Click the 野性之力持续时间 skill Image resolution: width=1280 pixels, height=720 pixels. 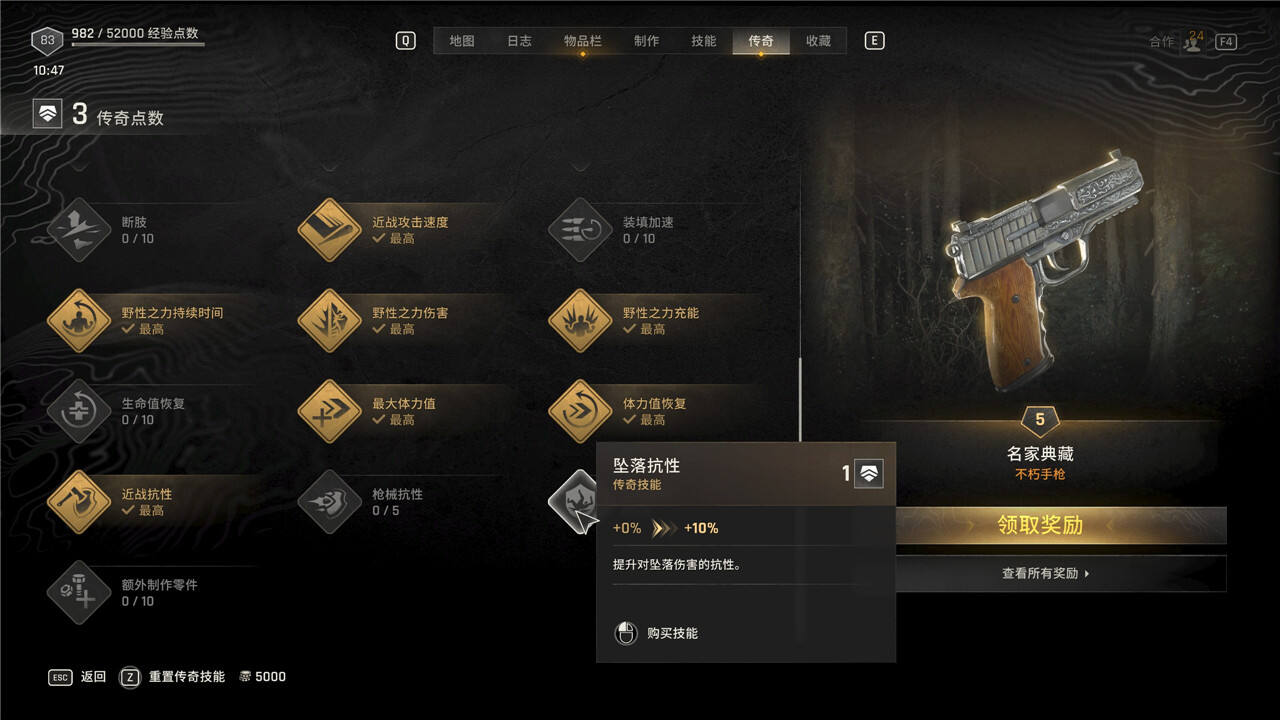tap(79, 321)
